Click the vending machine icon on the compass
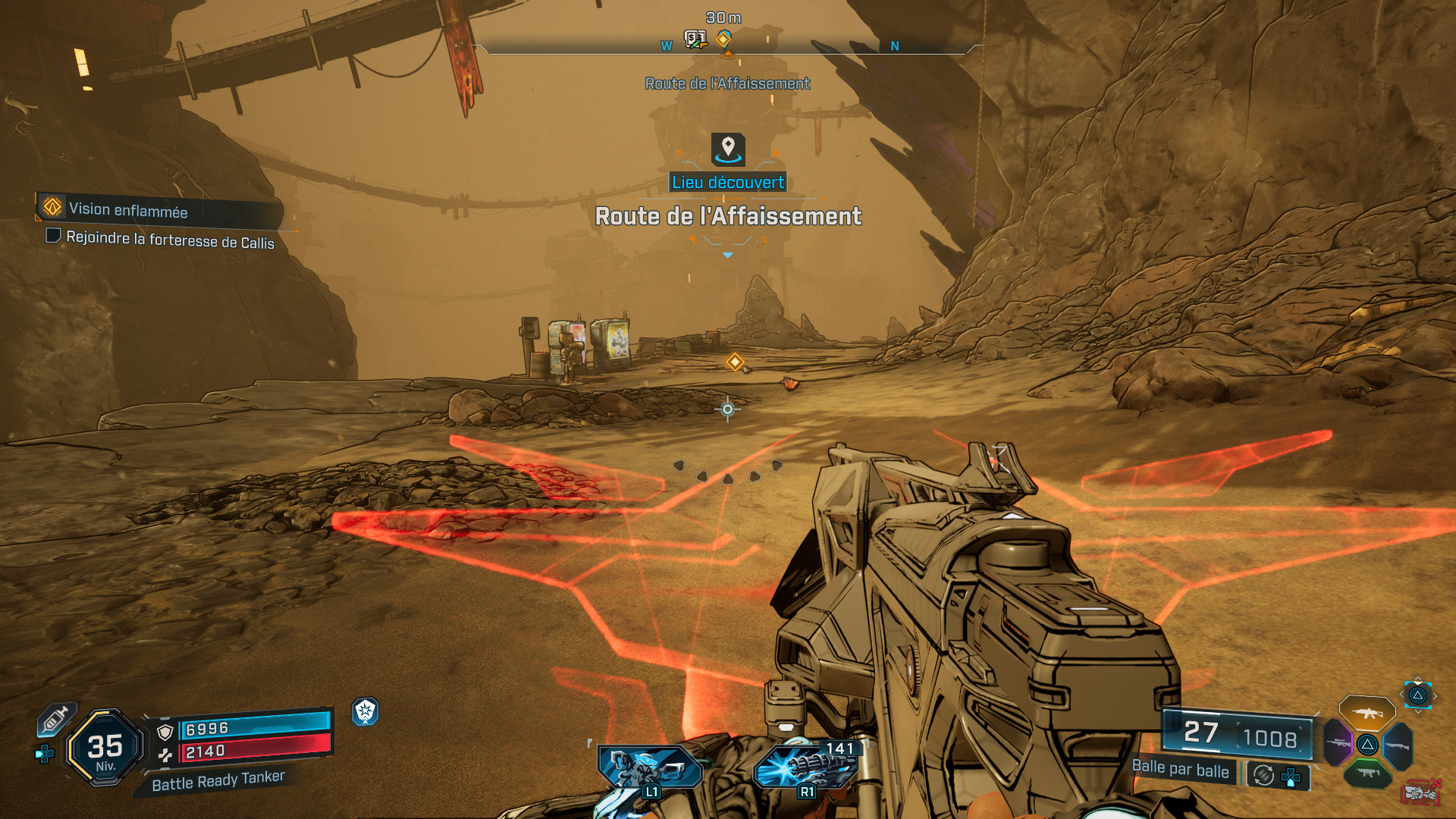This screenshot has width=1456, height=819. (695, 38)
